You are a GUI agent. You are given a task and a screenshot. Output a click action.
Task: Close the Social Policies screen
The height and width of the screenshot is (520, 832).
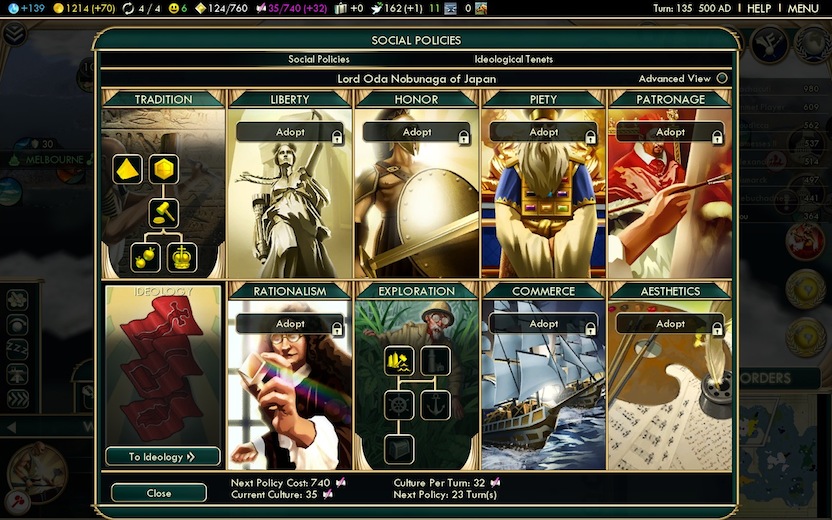point(158,493)
